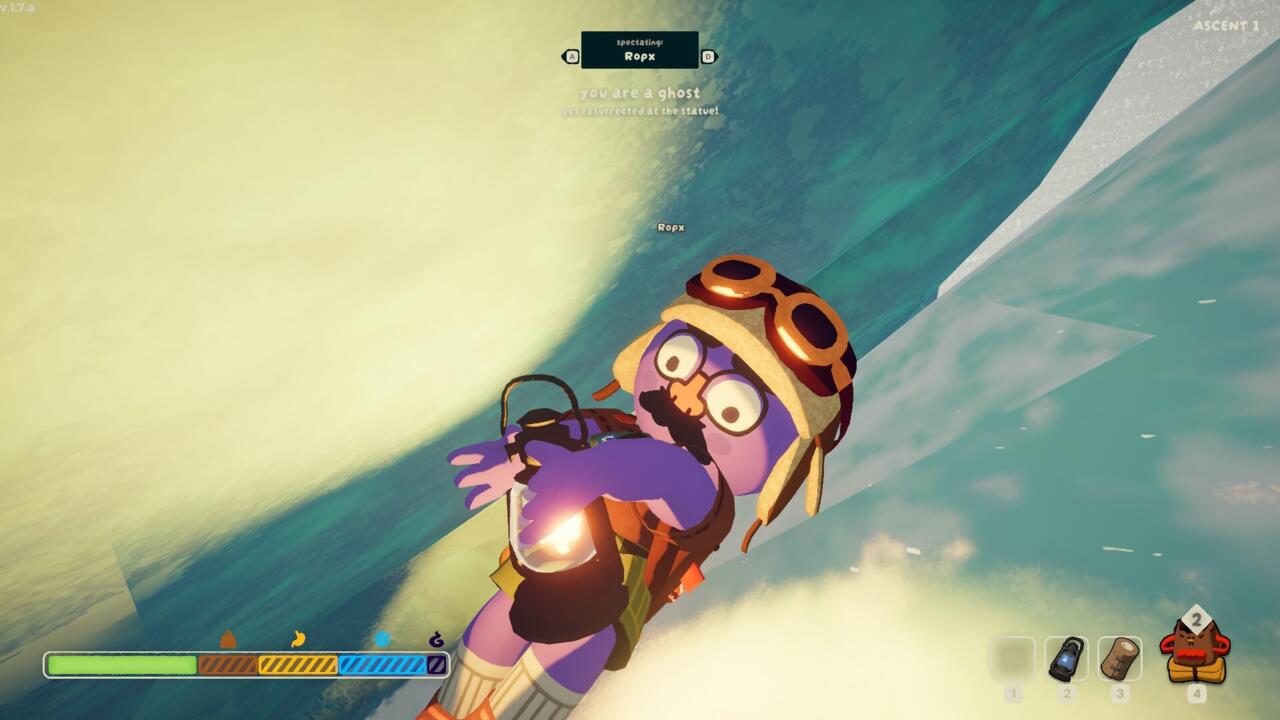Click the left A arrow to spectate previous player
The image size is (1280, 720).
[572, 56]
